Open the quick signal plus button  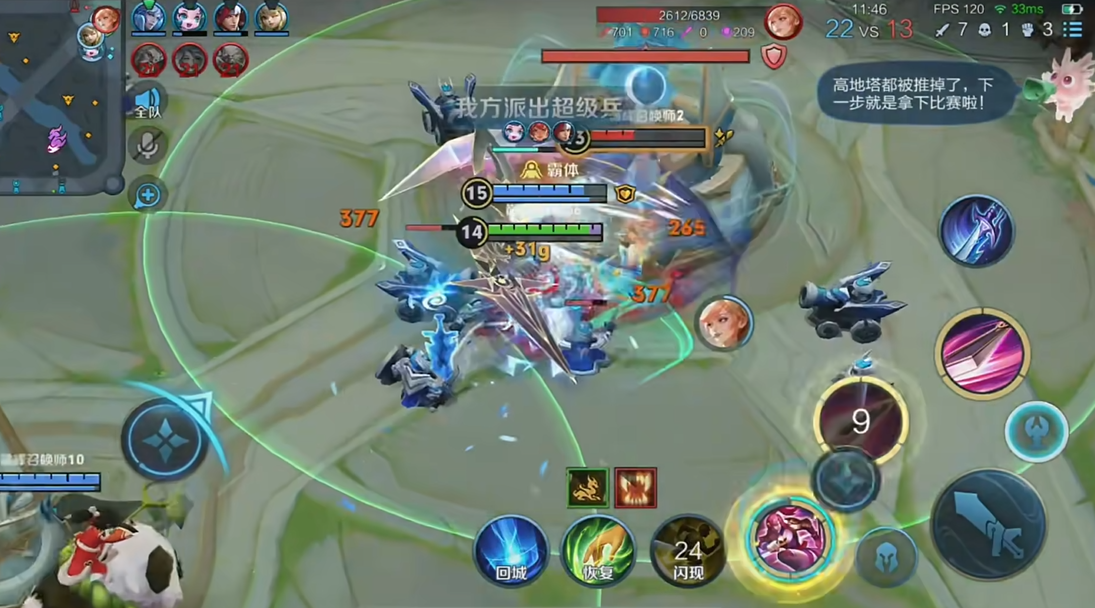[147, 194]
